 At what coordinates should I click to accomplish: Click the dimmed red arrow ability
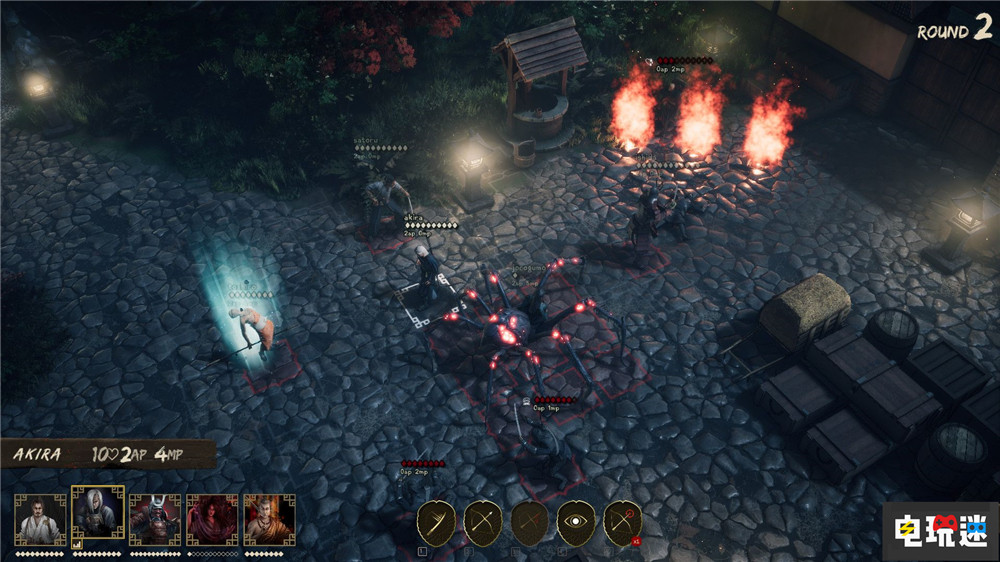coord(530,522)
